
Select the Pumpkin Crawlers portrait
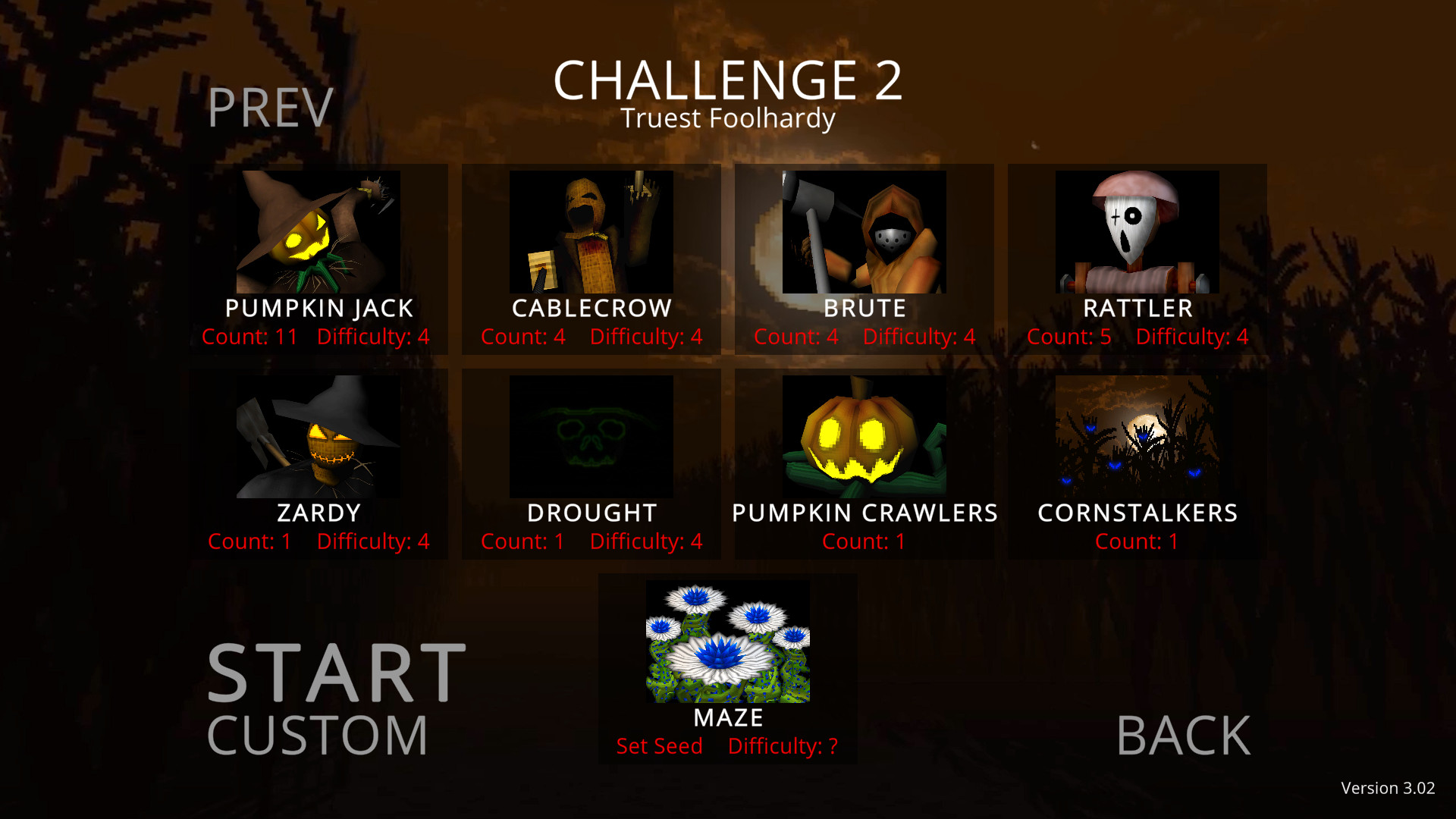pos(864,437)
